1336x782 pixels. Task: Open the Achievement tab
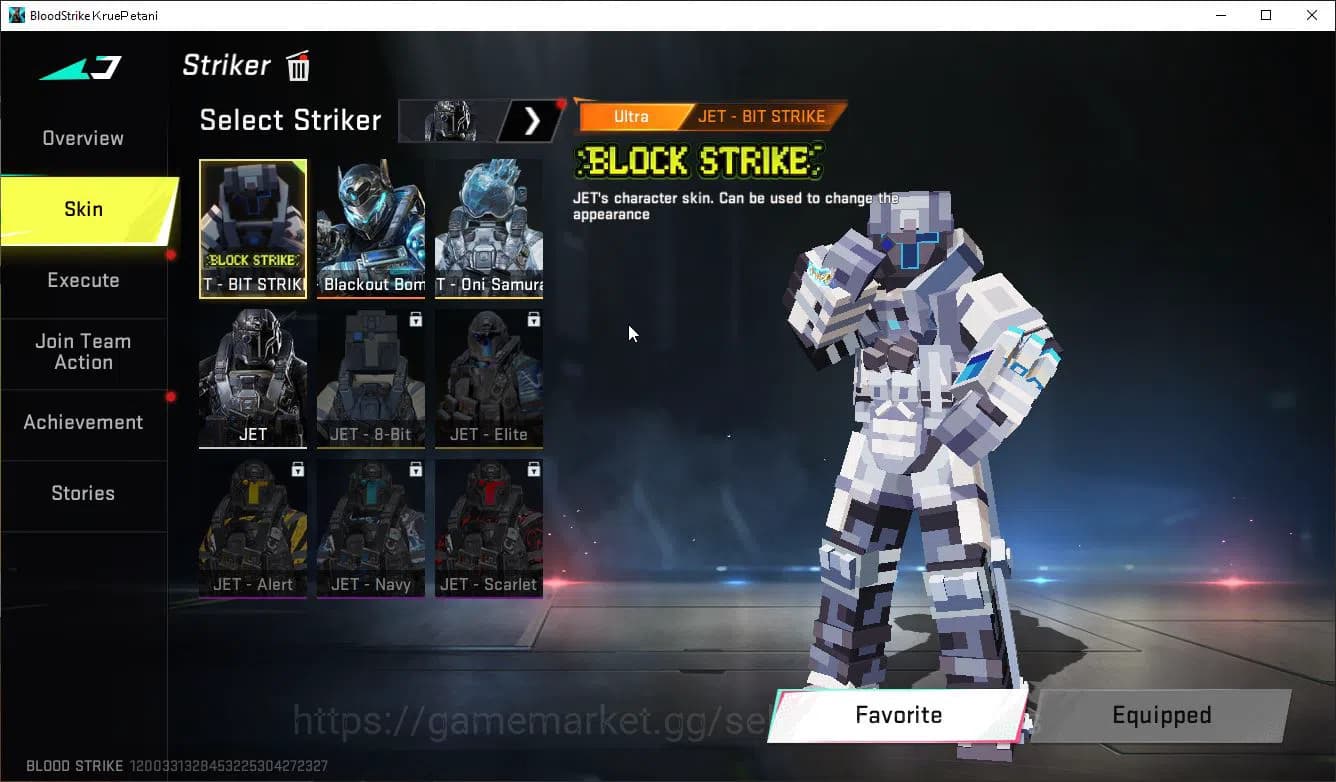[83, 422]
